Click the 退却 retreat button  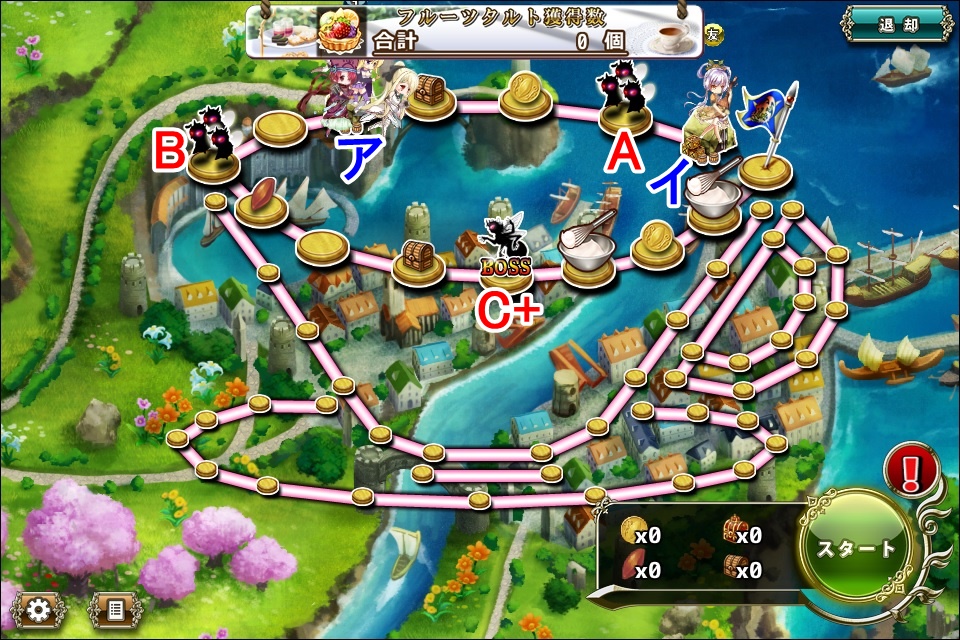[x=896, y=26]
